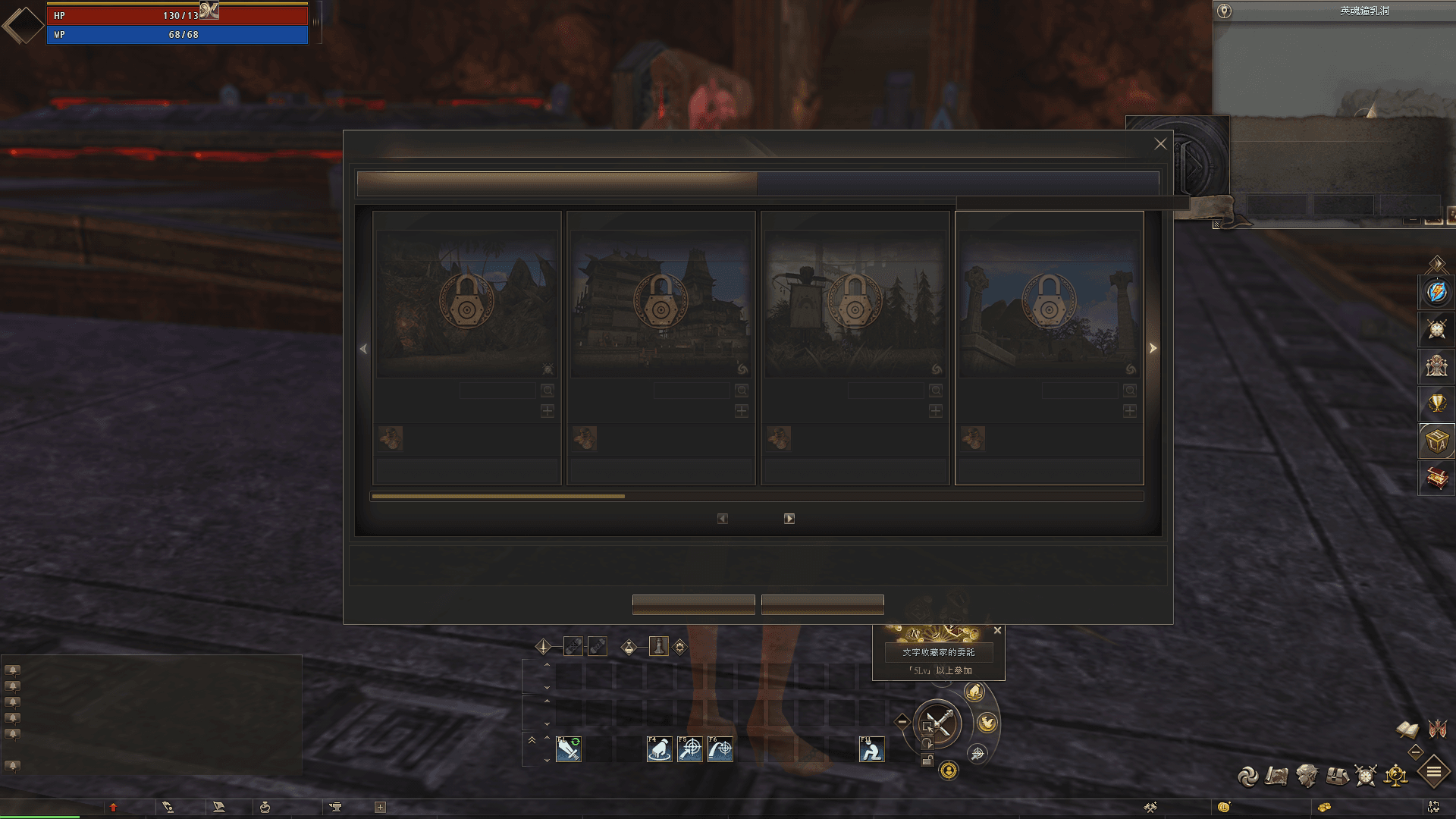Open the clock-with-swords event icon on the right sidebar
The image size is (1456, 819).
click(x=1437, y=328)
